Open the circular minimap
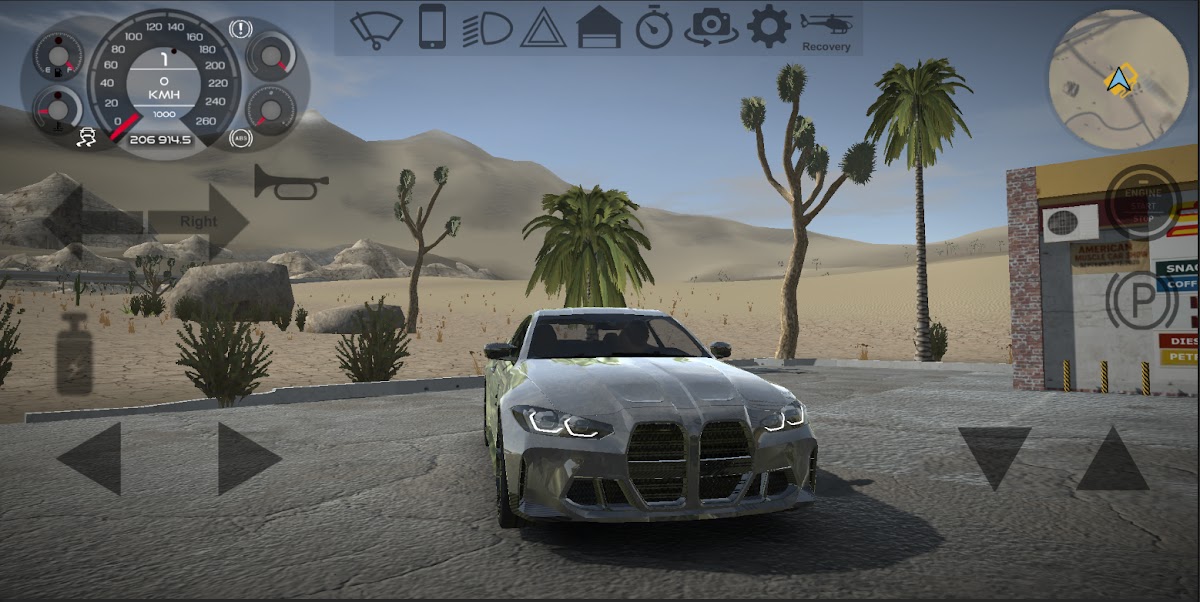The height and width of the screenshot is (602, 1200). pos(1118,79)
